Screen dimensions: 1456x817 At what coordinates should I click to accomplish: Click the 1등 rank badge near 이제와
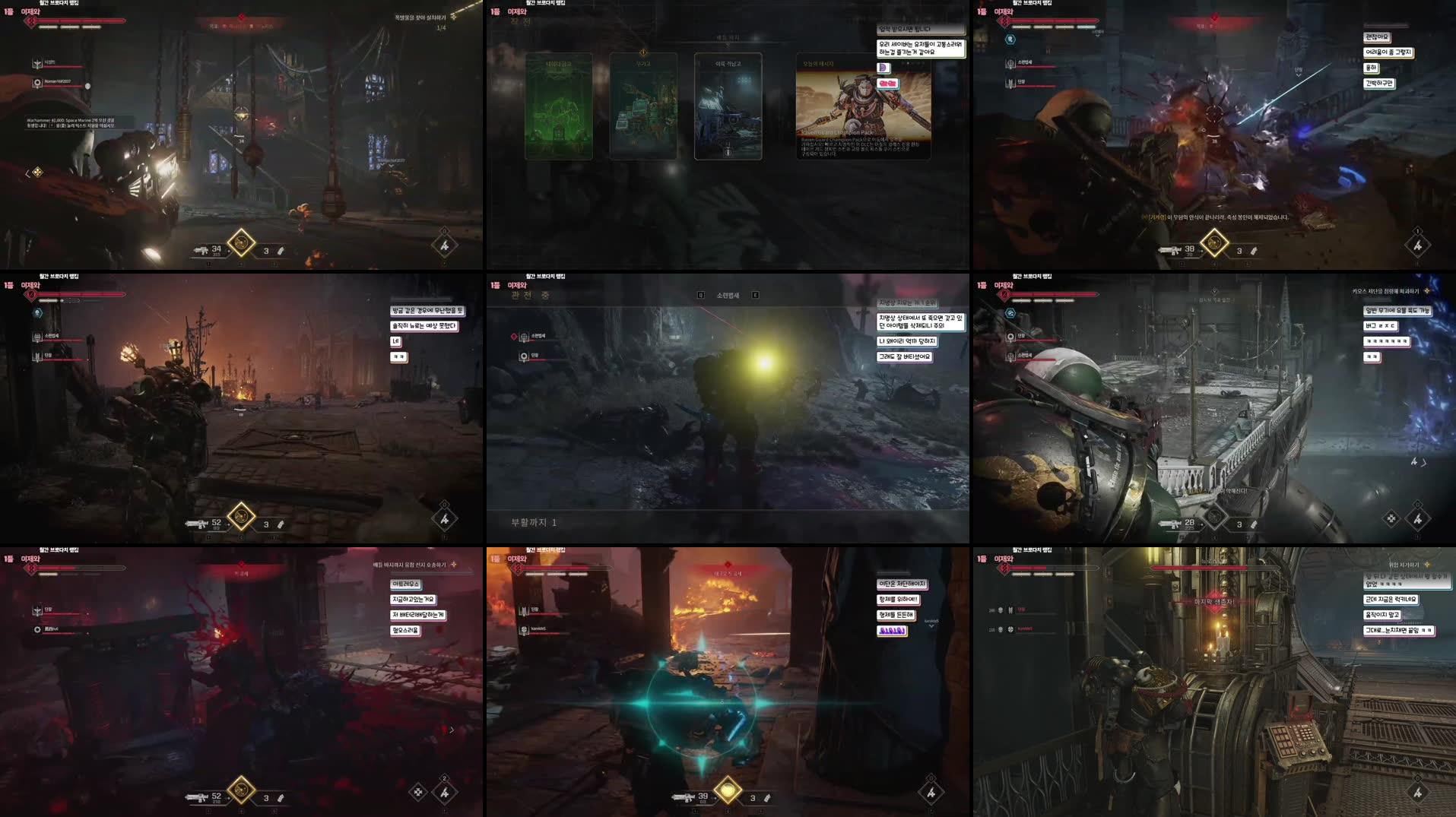pos(8,12)
